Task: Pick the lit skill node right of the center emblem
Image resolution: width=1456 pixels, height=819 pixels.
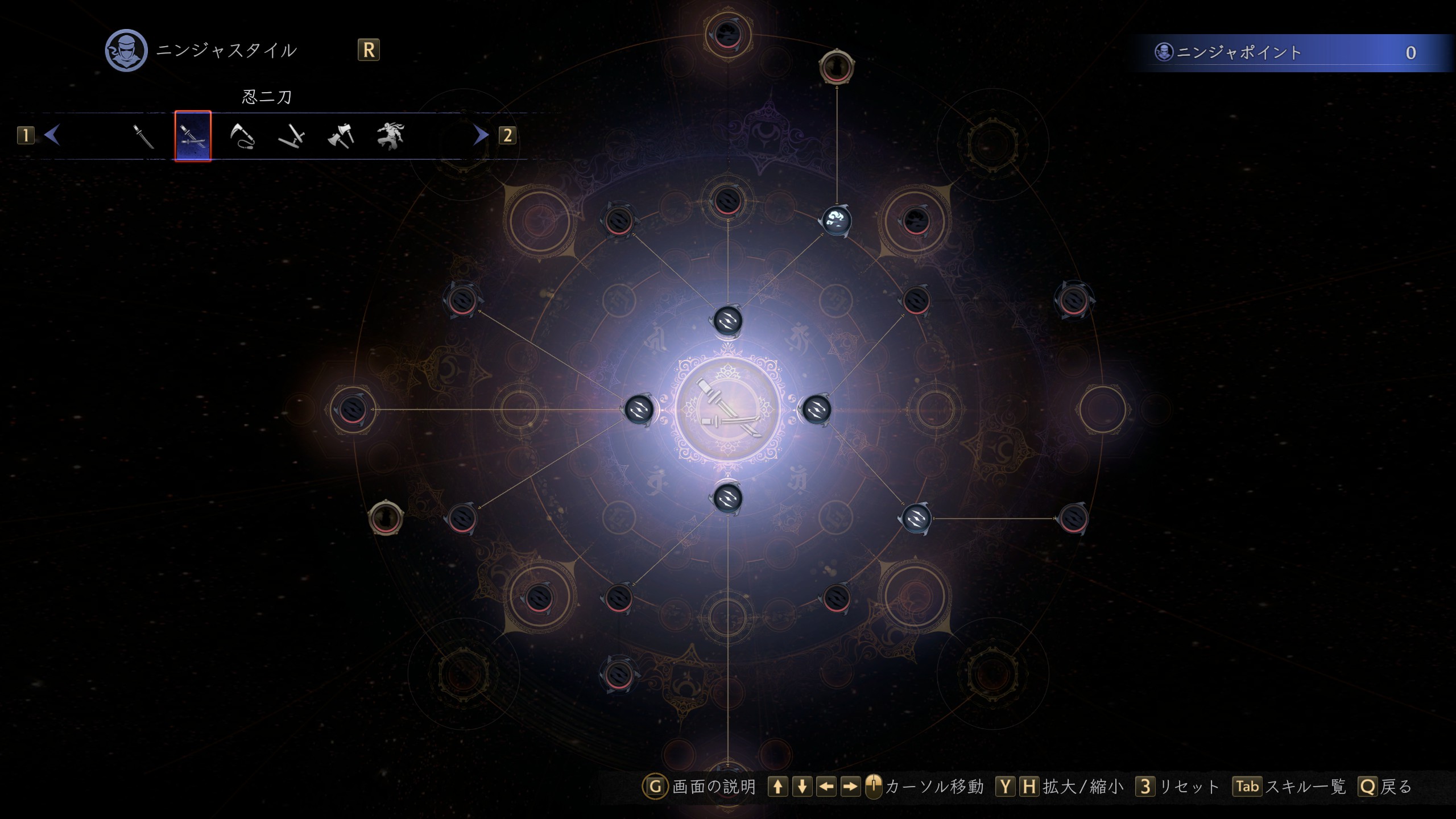Action: pyautogui.click(x=816, y=409)
